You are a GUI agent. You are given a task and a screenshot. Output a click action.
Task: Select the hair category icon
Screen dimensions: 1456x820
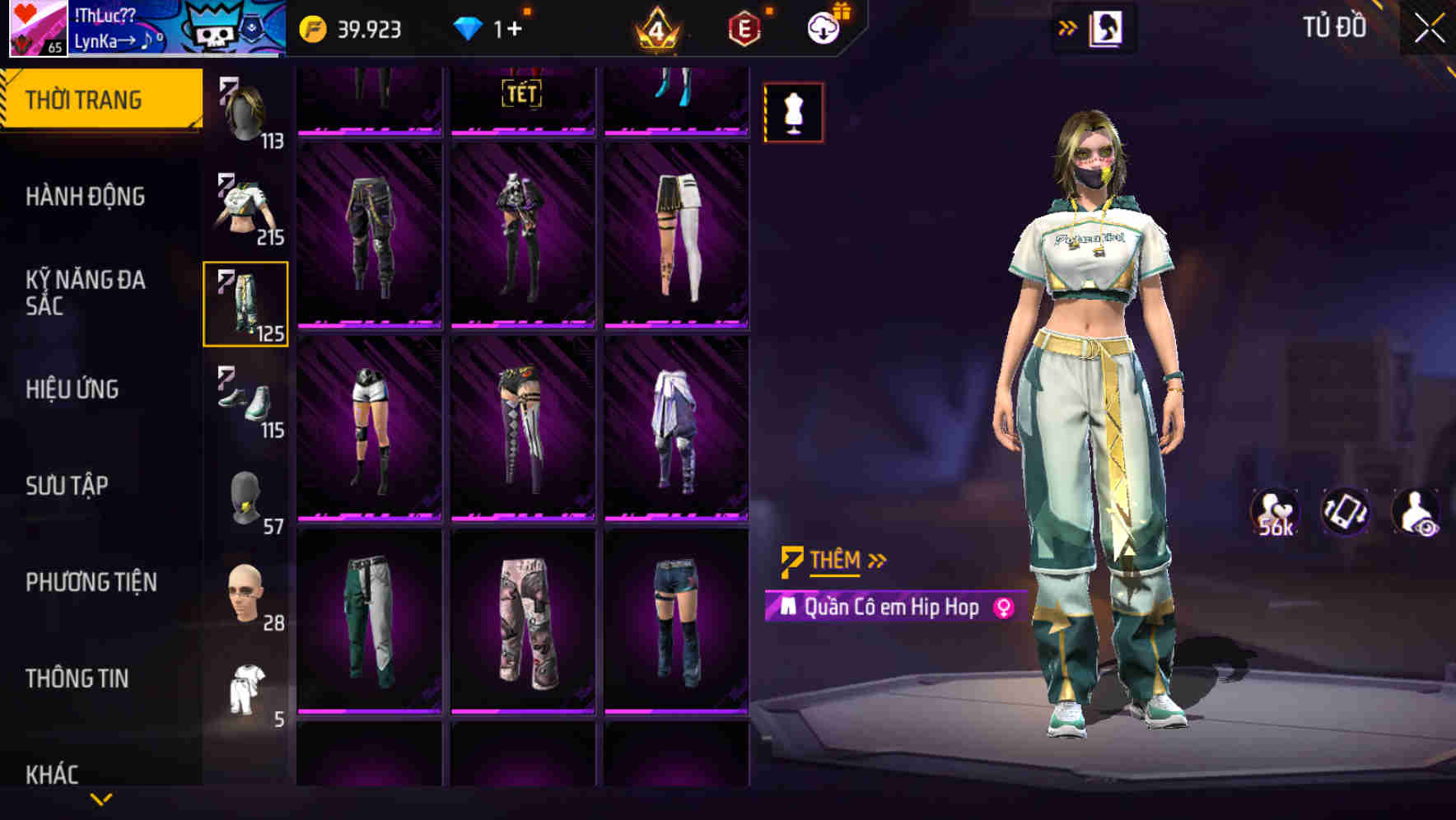247,111
